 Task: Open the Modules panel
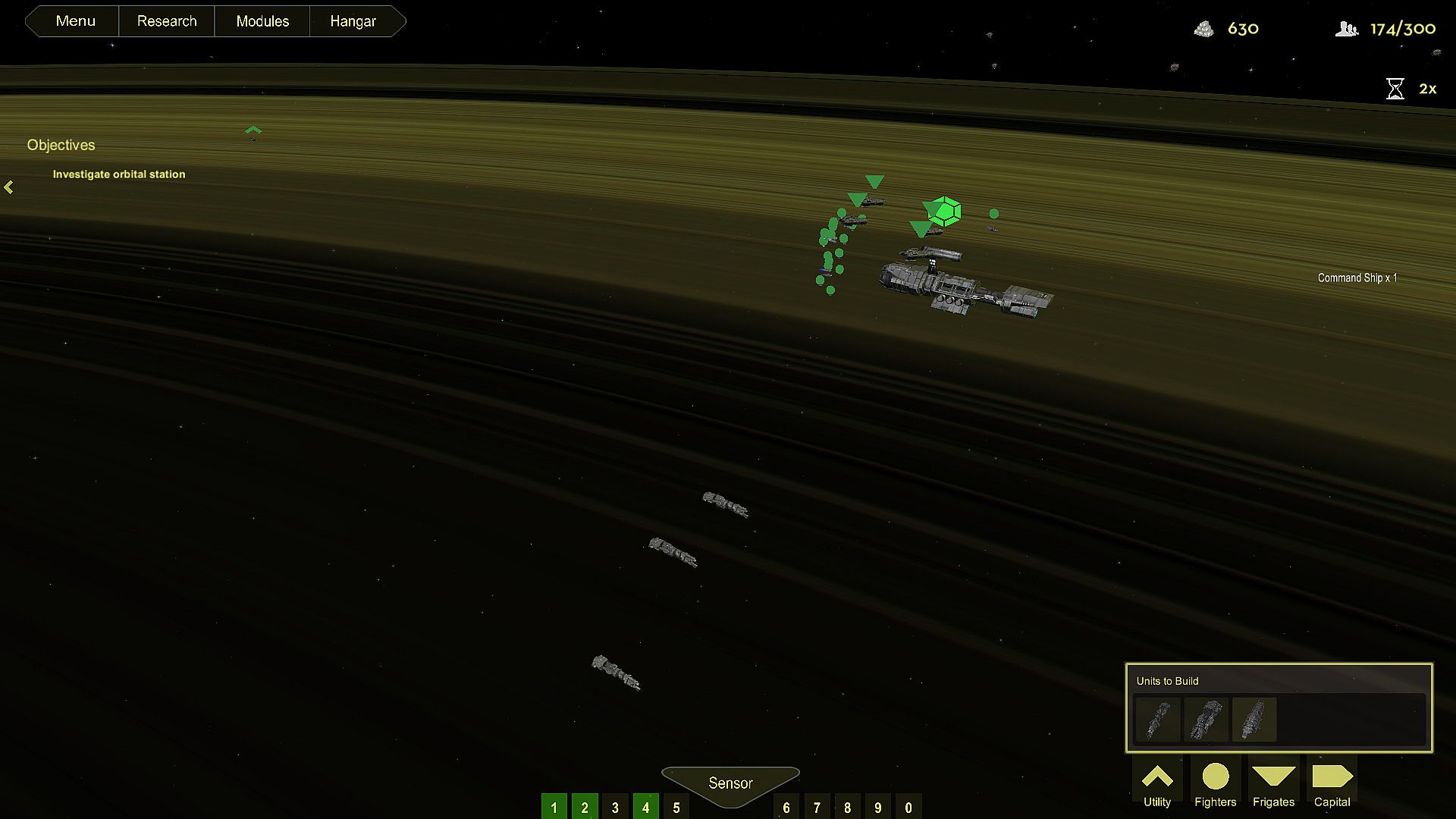pos(262,21)
